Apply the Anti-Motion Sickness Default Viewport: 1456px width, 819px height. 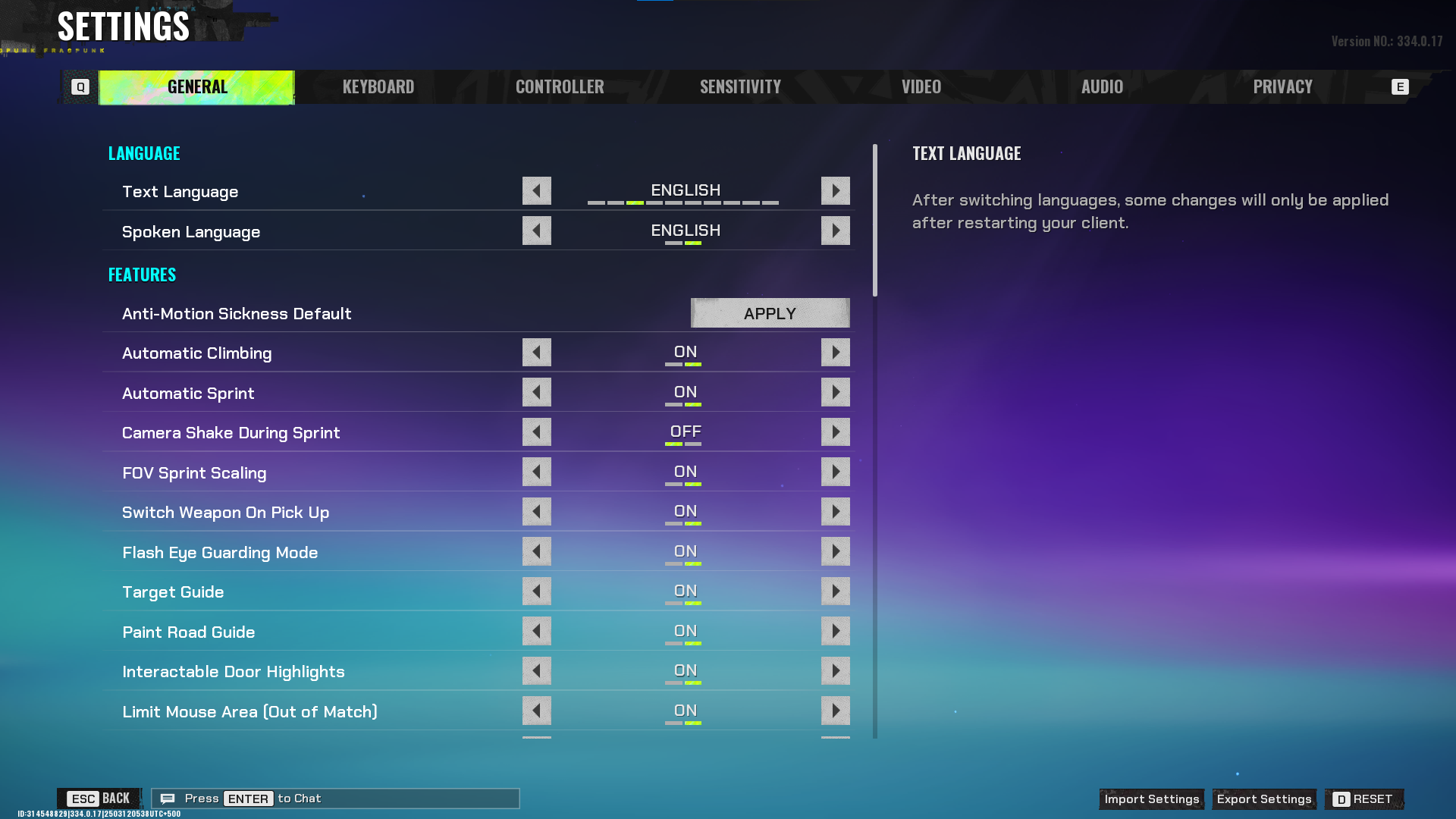[770, 312]
